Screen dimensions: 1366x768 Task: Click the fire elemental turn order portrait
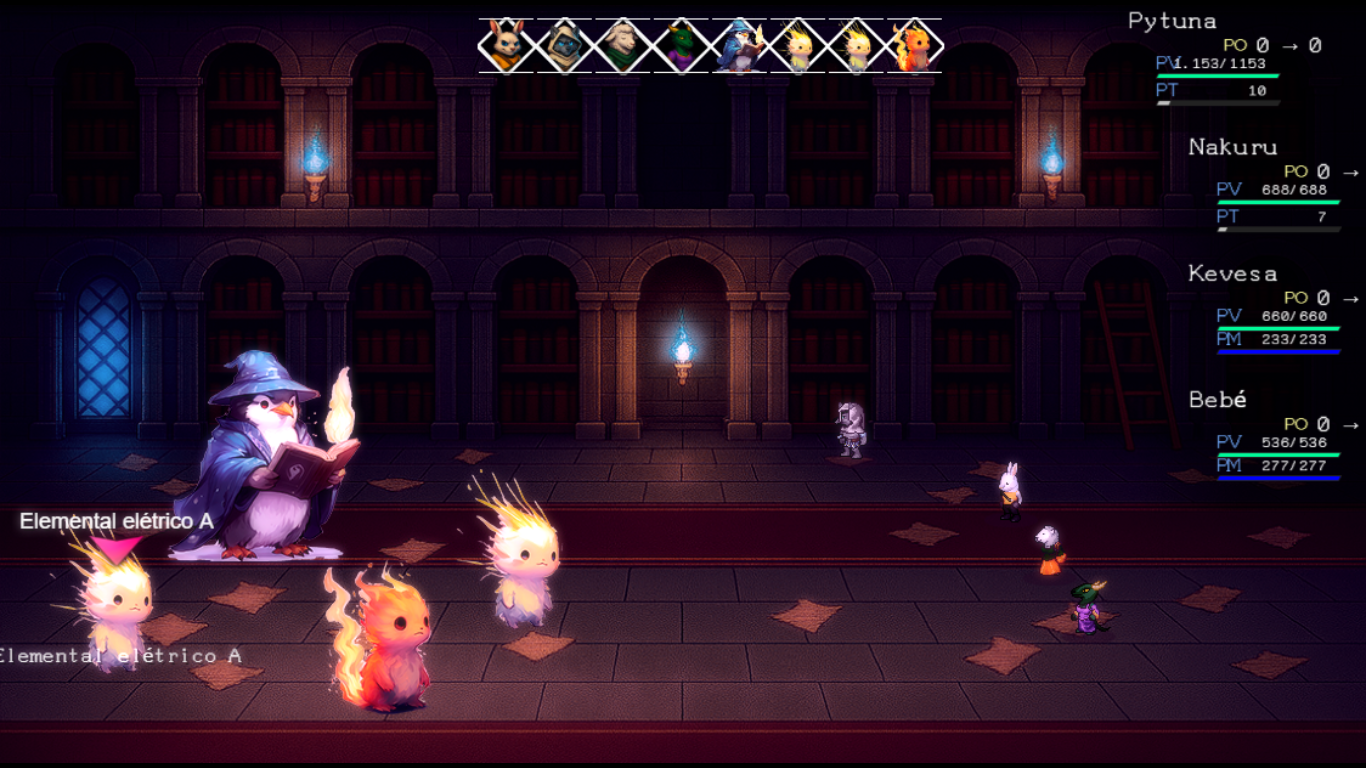pos(913,46)
